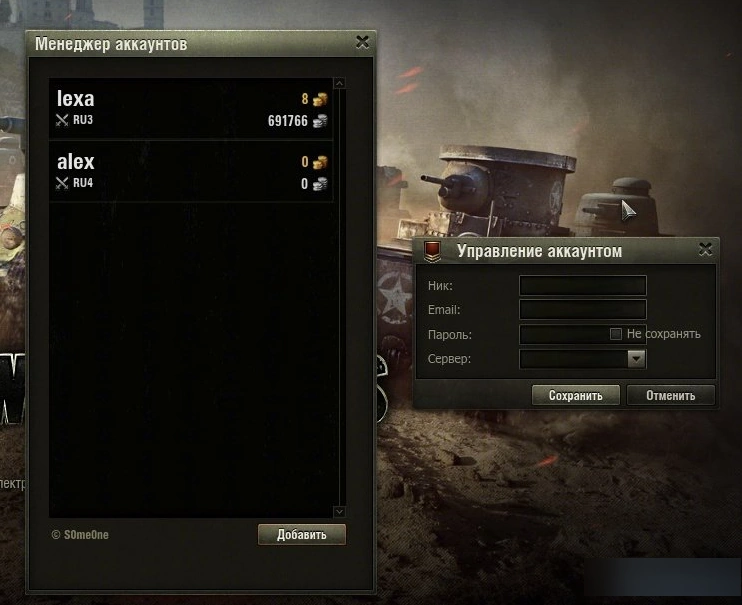742x605 pixels.
Task: Select the lexa account row
Action: point(190,109)
